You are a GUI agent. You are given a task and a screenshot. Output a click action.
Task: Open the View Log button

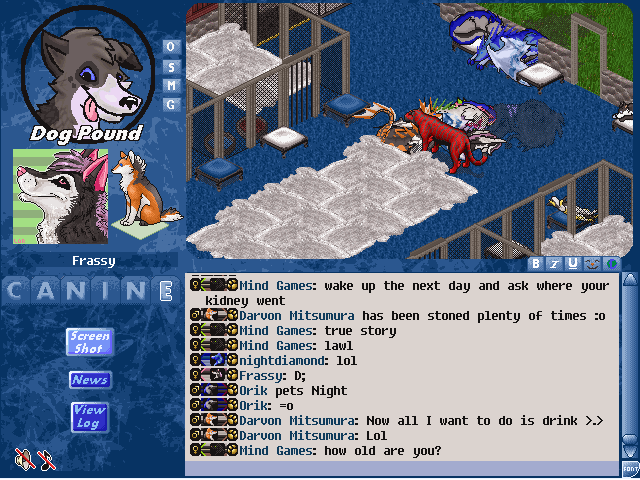pos(89,416)
